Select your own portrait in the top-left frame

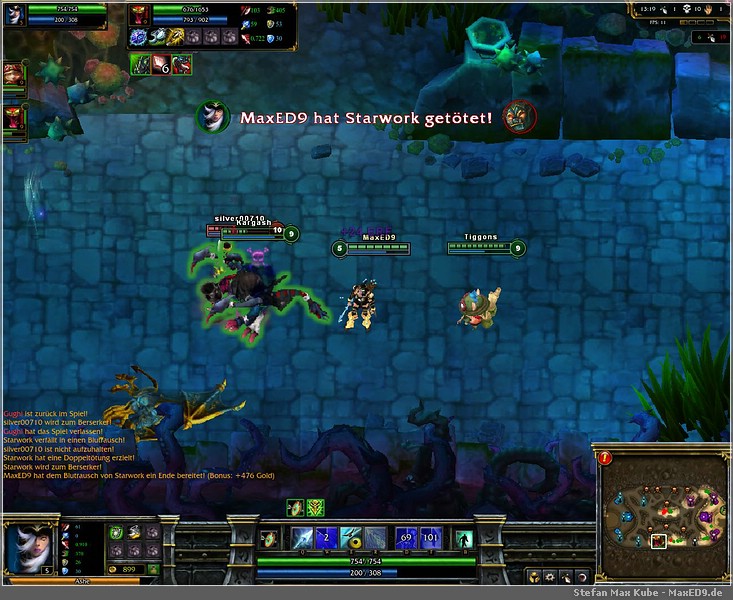pyautogui.click(x=14, y=15)
